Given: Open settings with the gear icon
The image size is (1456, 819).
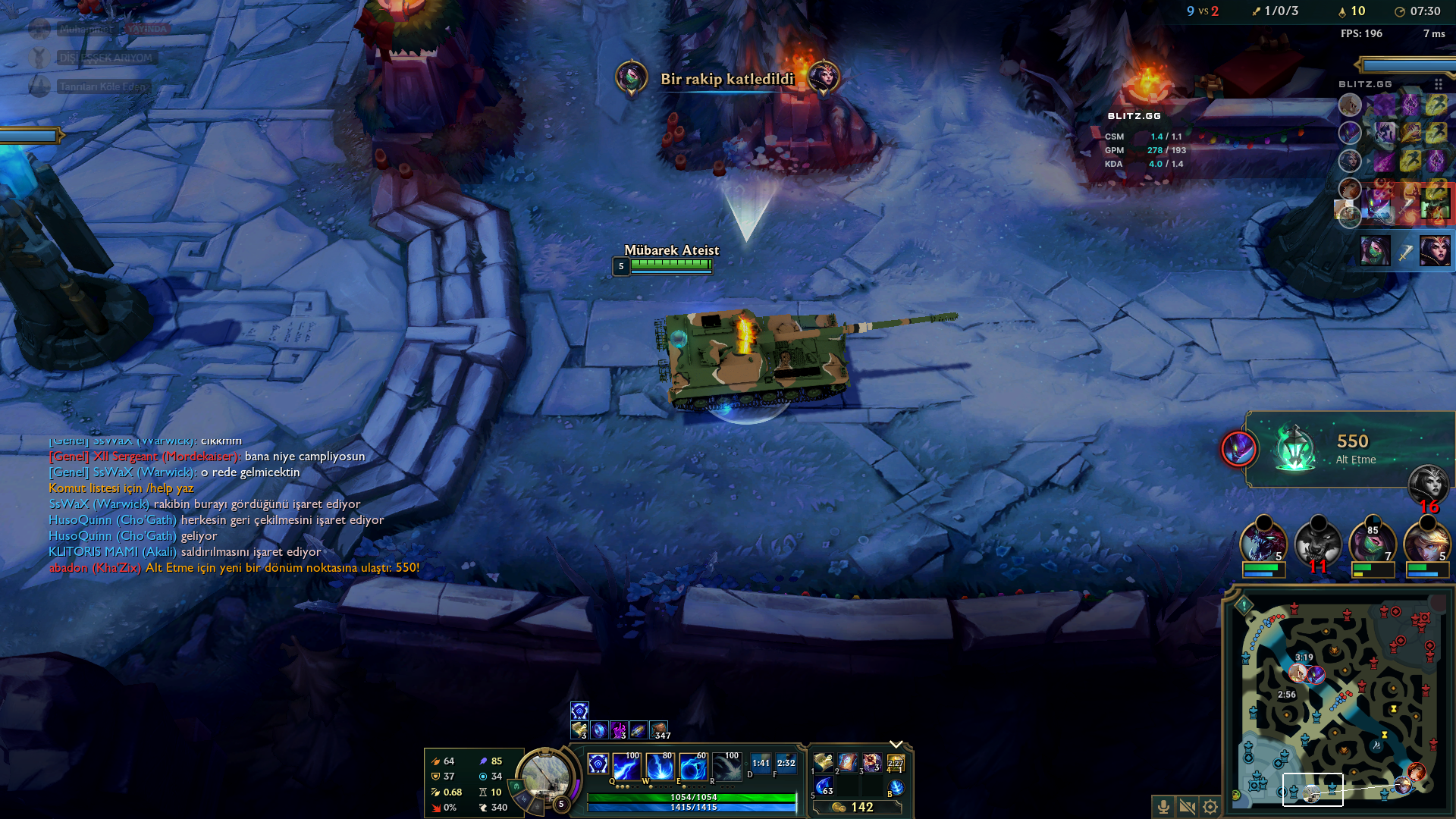Looking at the screenshot, I should [x=1210, y=807].
